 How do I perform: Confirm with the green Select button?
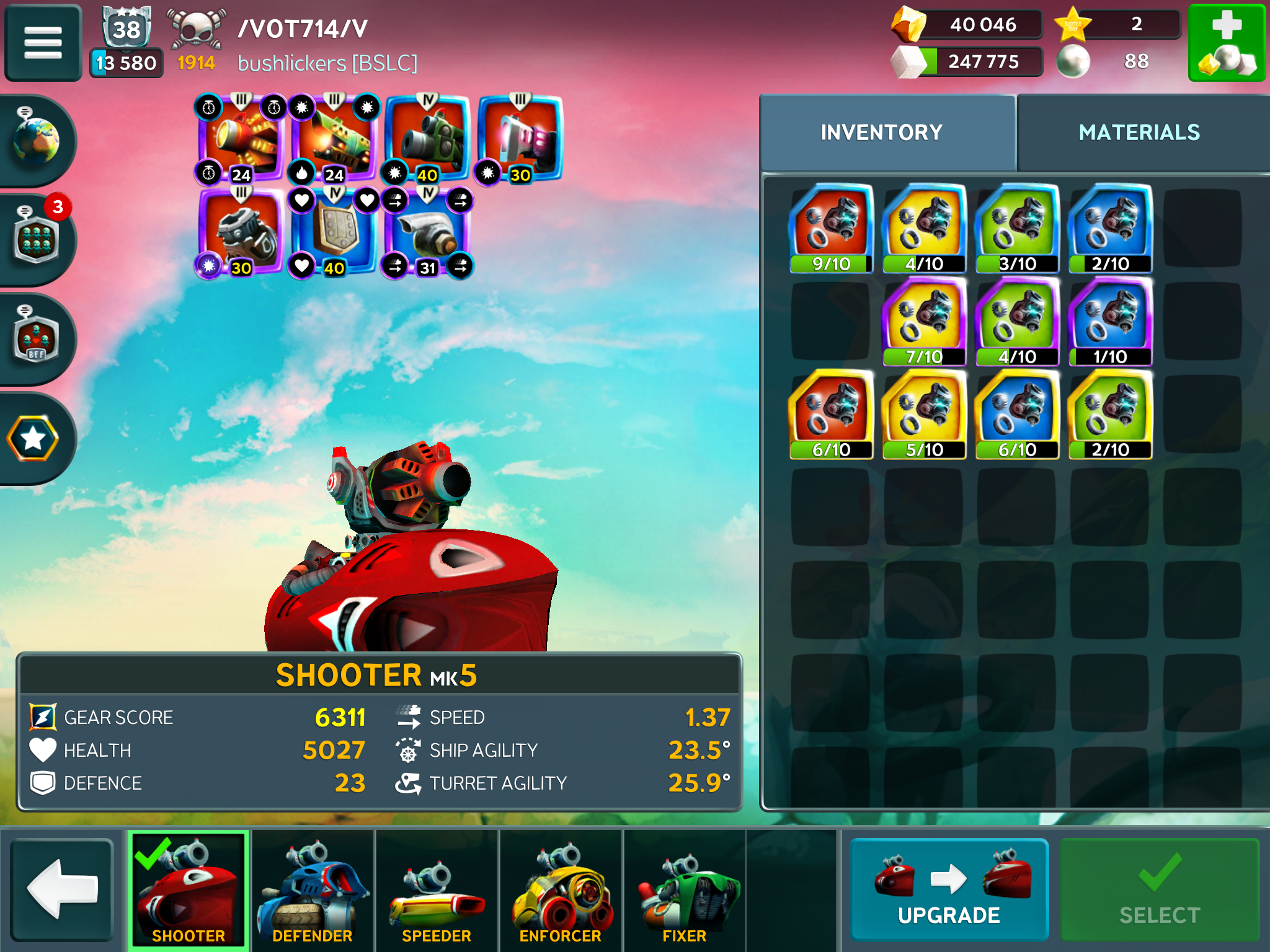1159,888
